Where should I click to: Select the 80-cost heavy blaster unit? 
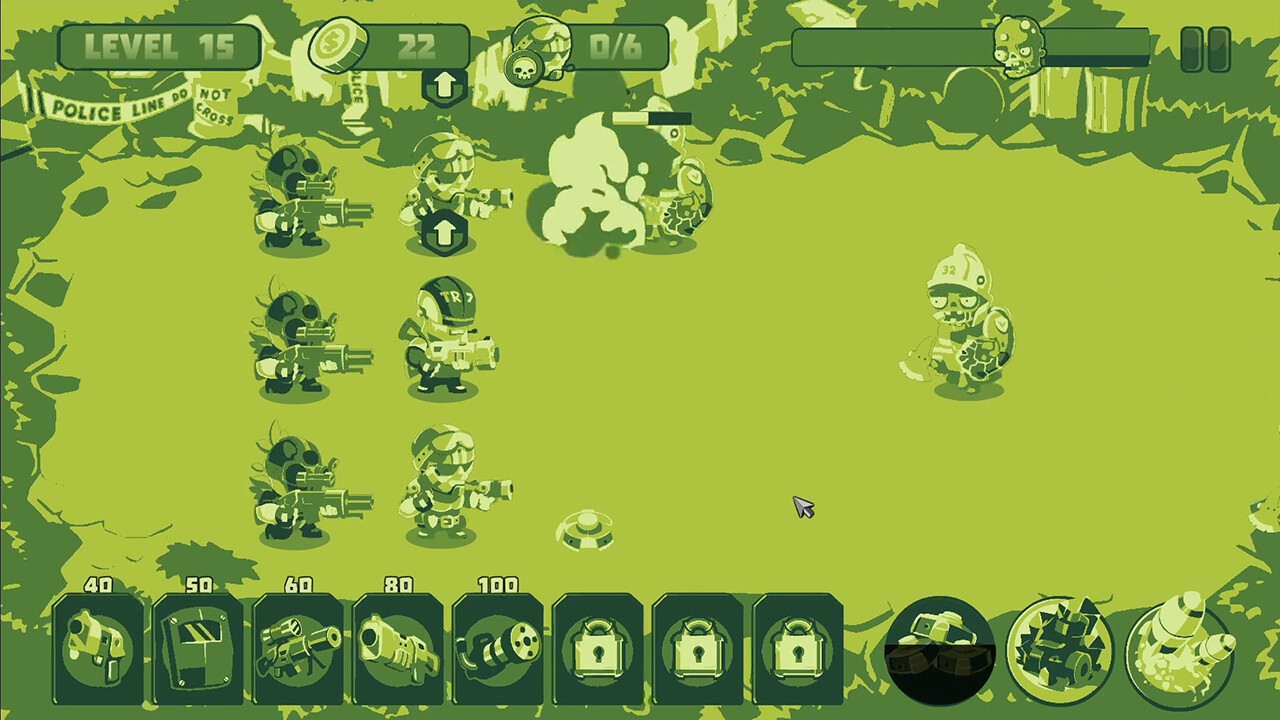[x=397, y=645]
